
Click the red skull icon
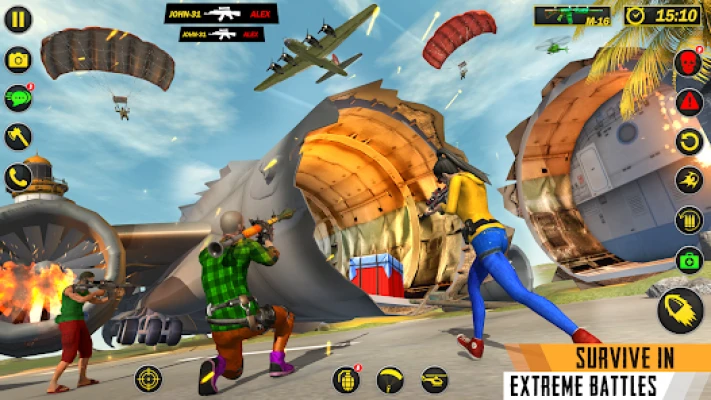[x=688, y=63]
